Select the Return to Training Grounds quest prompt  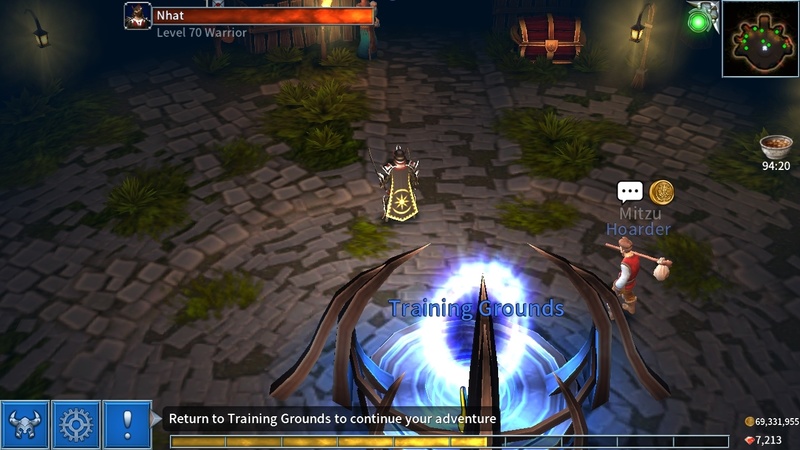332,419
